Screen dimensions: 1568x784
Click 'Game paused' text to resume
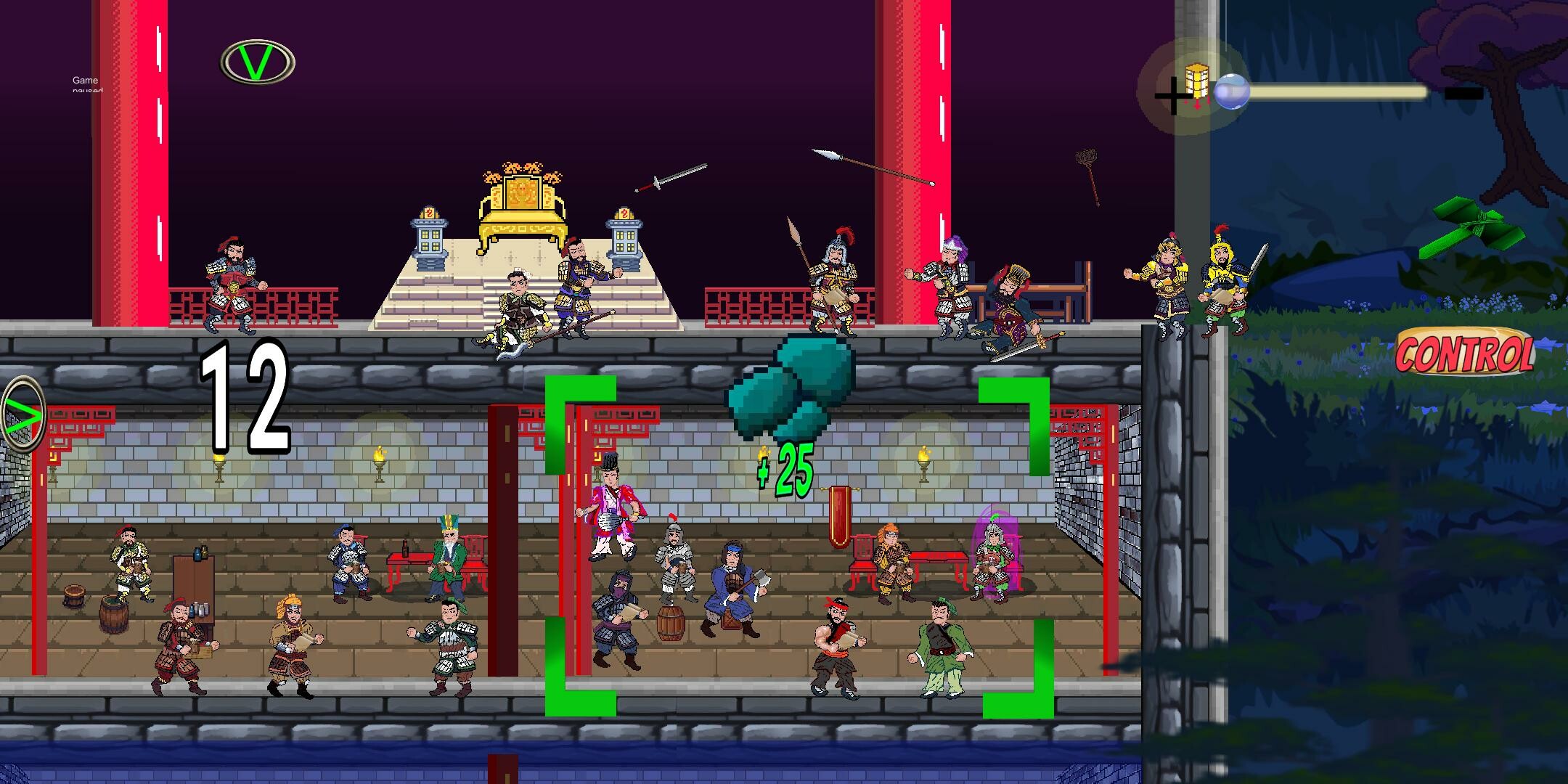[86, 84]
